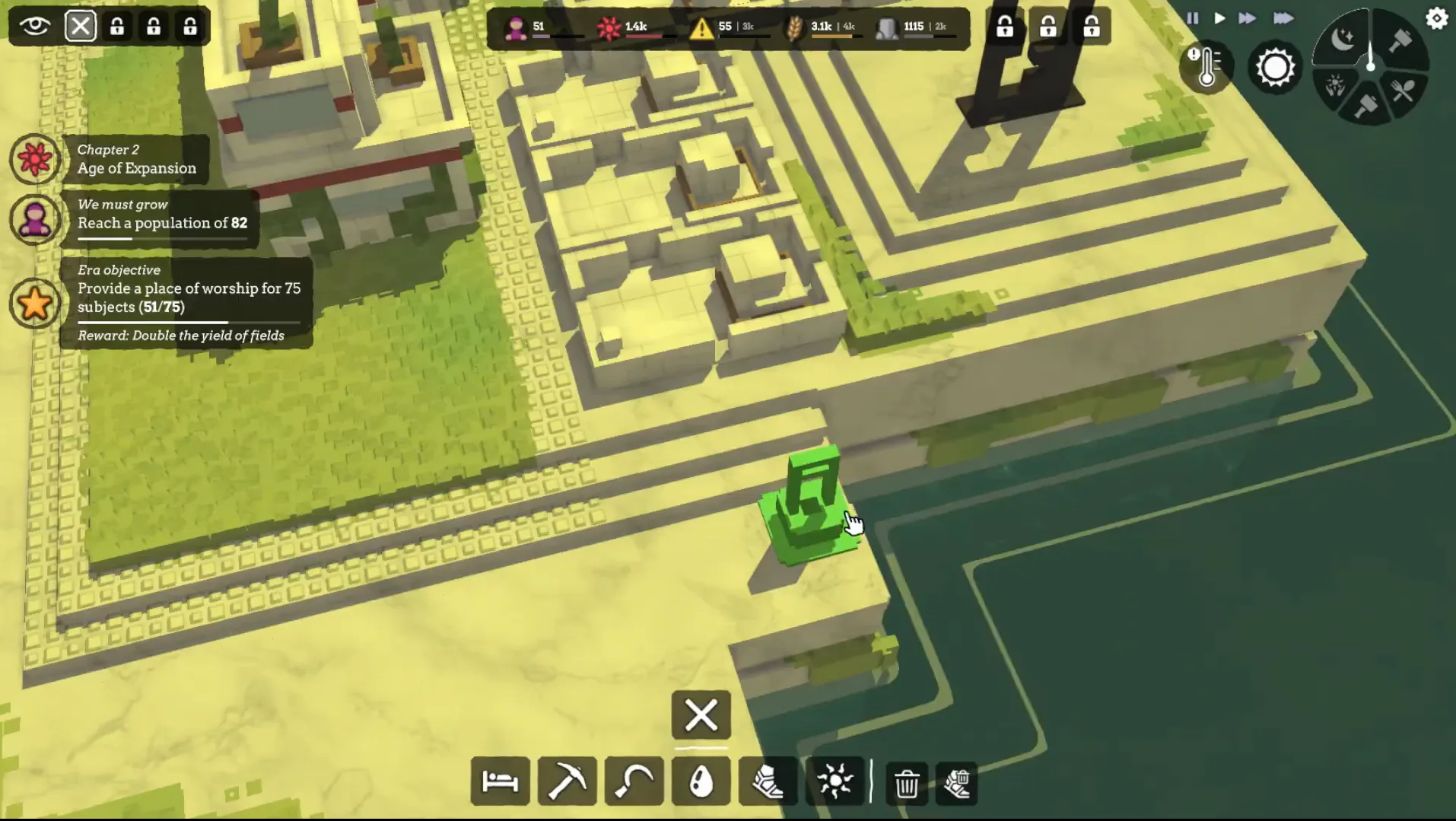1456x821 pixels.
Task: Switch to double fast-forward speed
Action: [x=1247, y=18]
